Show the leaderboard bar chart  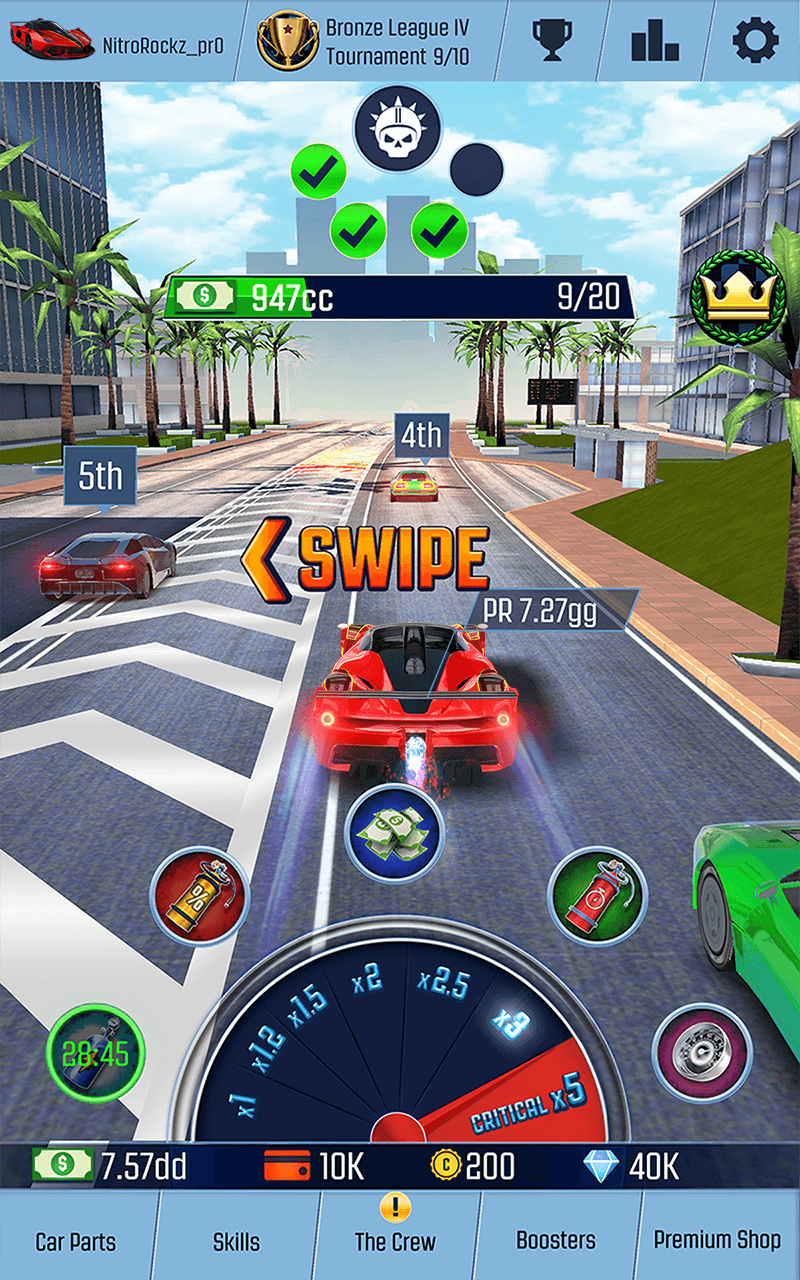click(x=655, y=40)
